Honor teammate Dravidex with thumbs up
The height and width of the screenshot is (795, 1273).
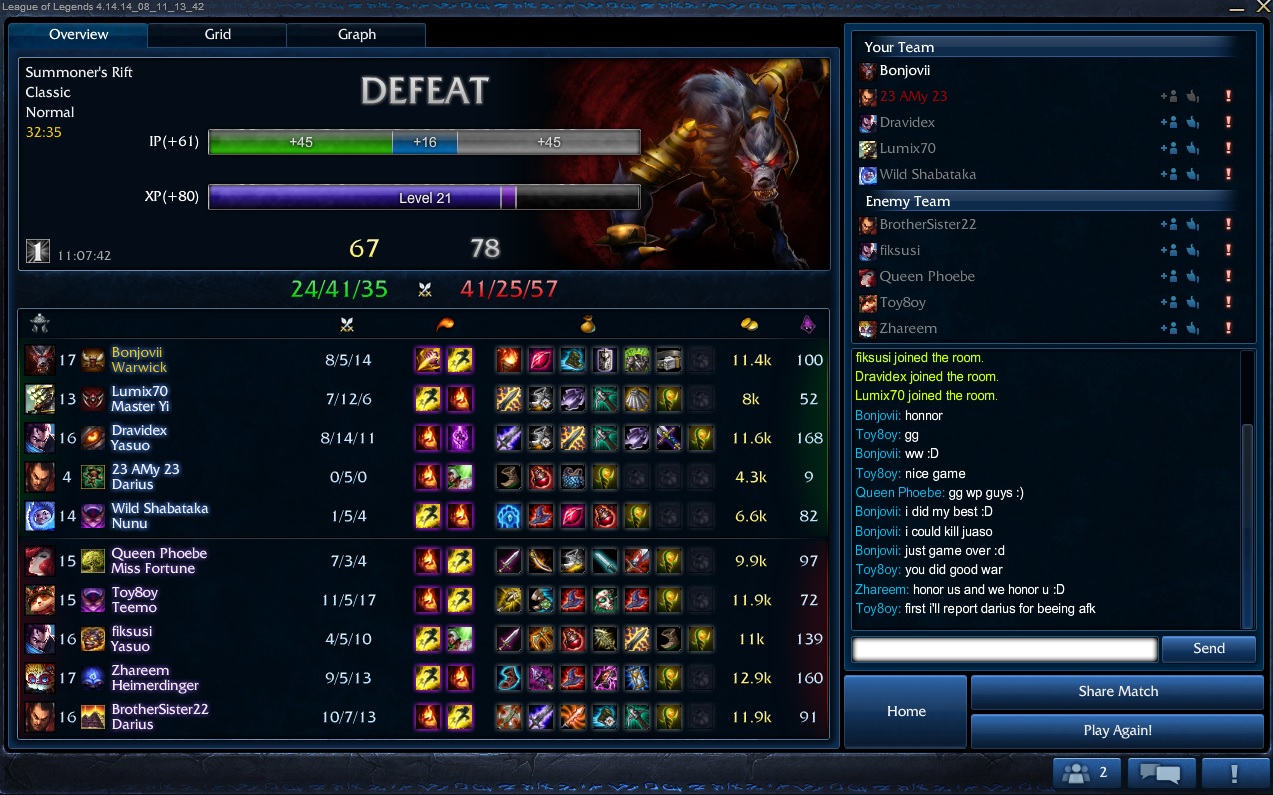[x=1193, y=123]
